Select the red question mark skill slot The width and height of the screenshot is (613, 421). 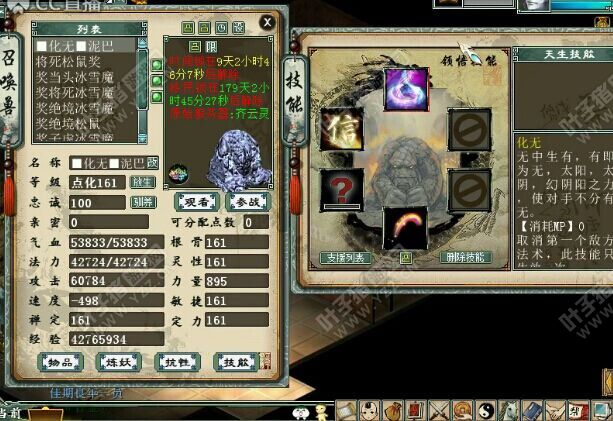pos(340,187)
